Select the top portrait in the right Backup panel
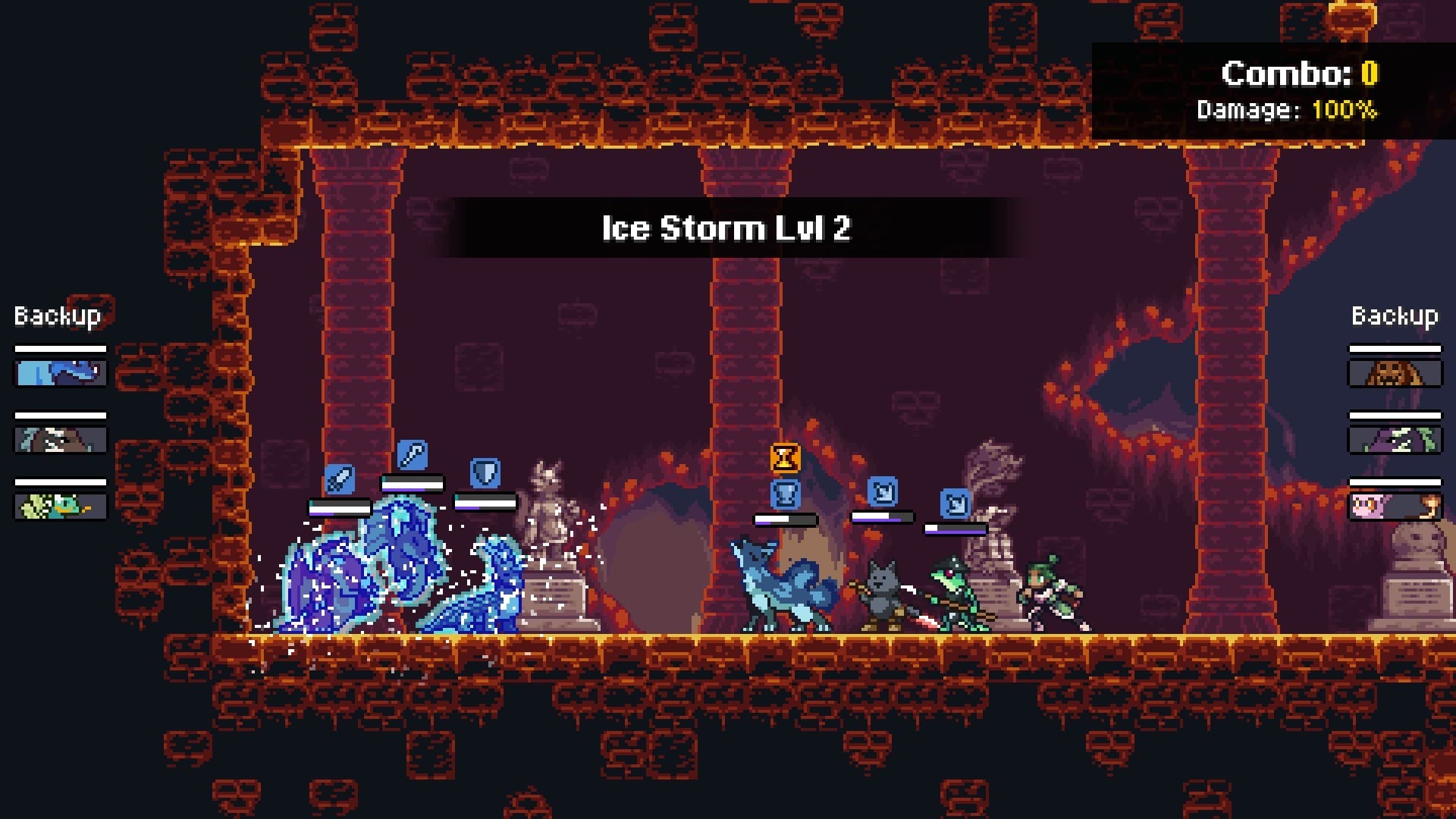The image size is (1456, 819). pyautogui.click(x=1394, y=373)
